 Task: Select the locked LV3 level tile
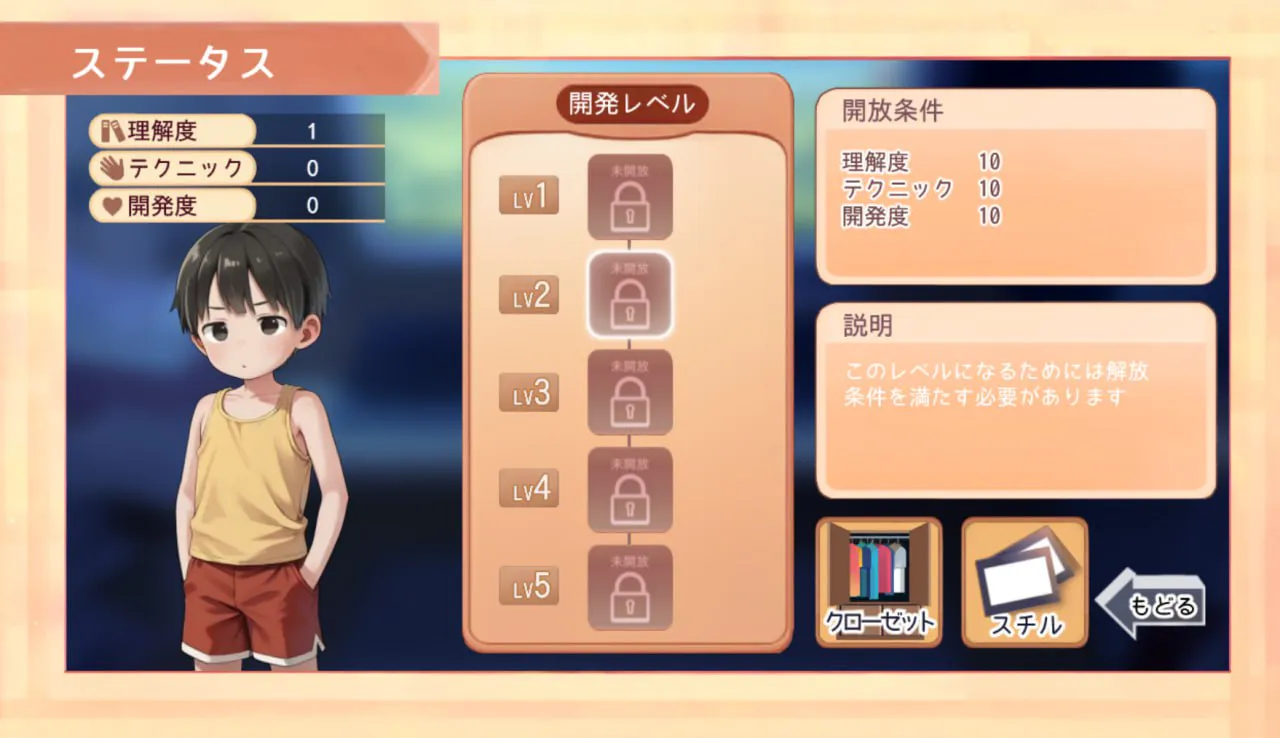[x=629, y=393]
